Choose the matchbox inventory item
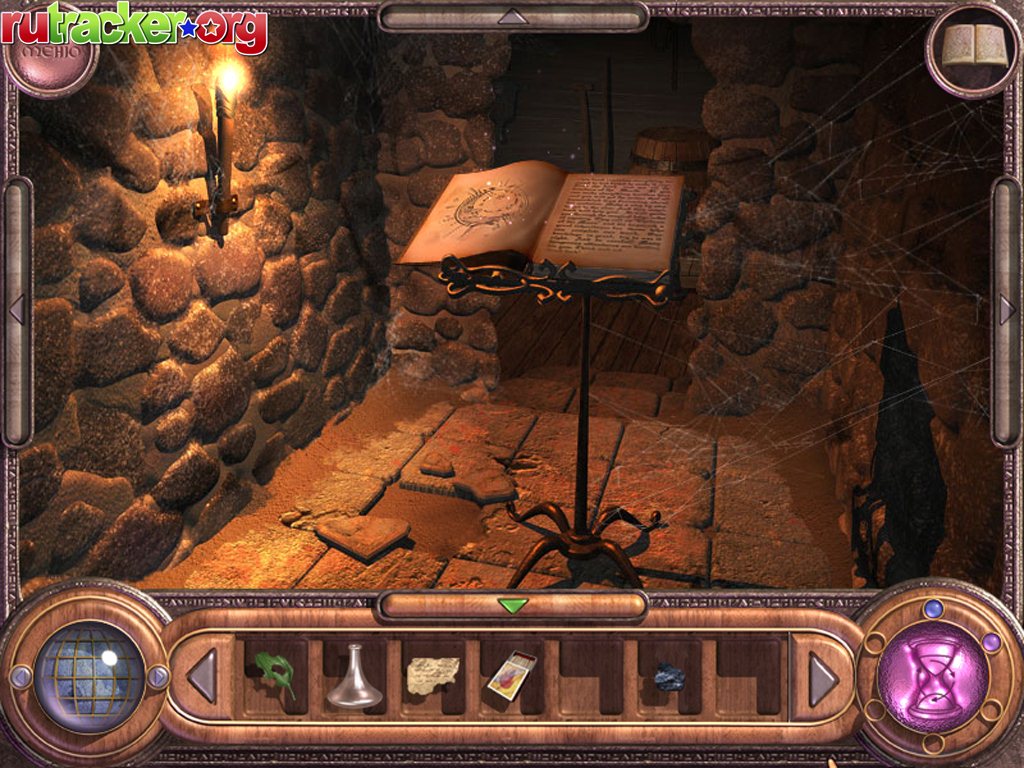Viewport: 1024px width, 768px height. [x=511, y=675]
